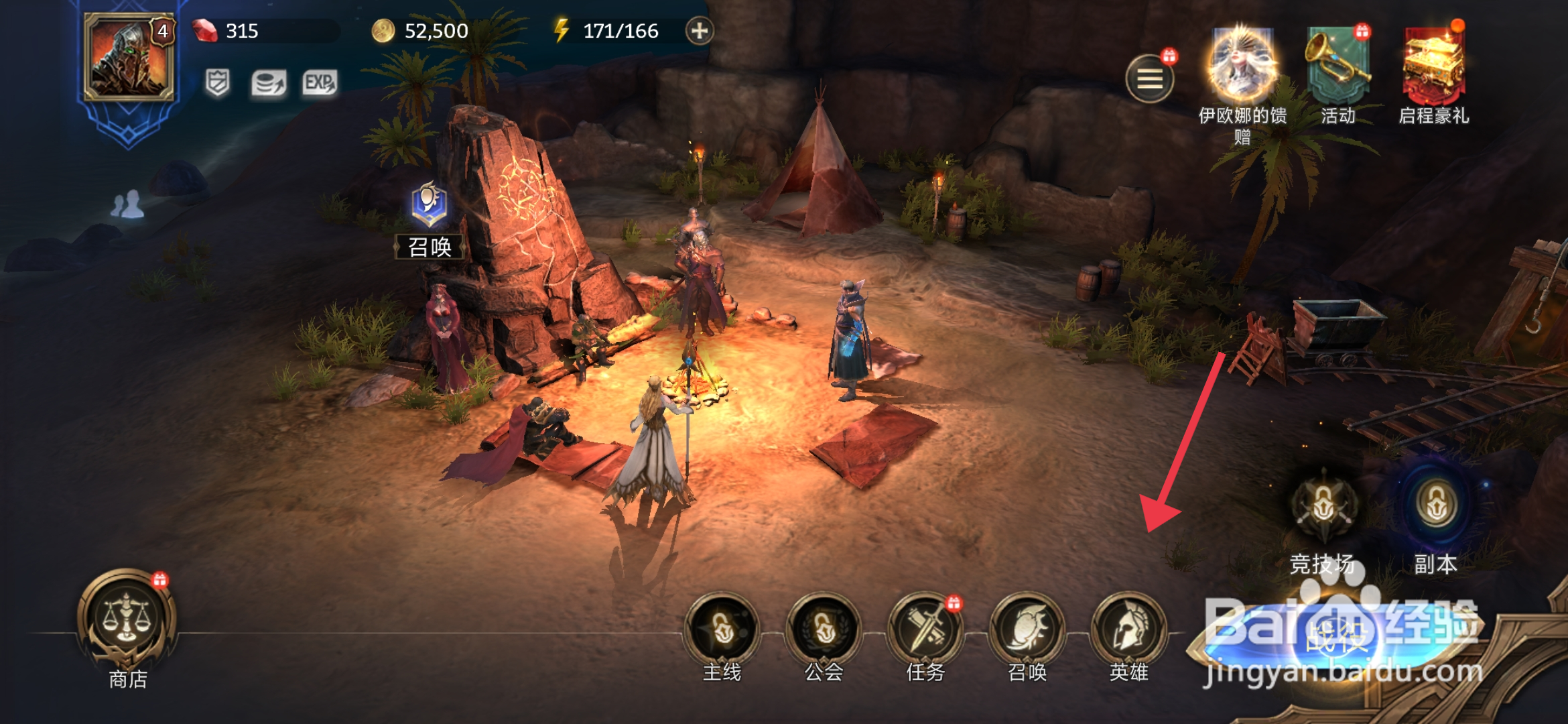
Task: Tap the shield buff icon
Action: click(217, 83)
